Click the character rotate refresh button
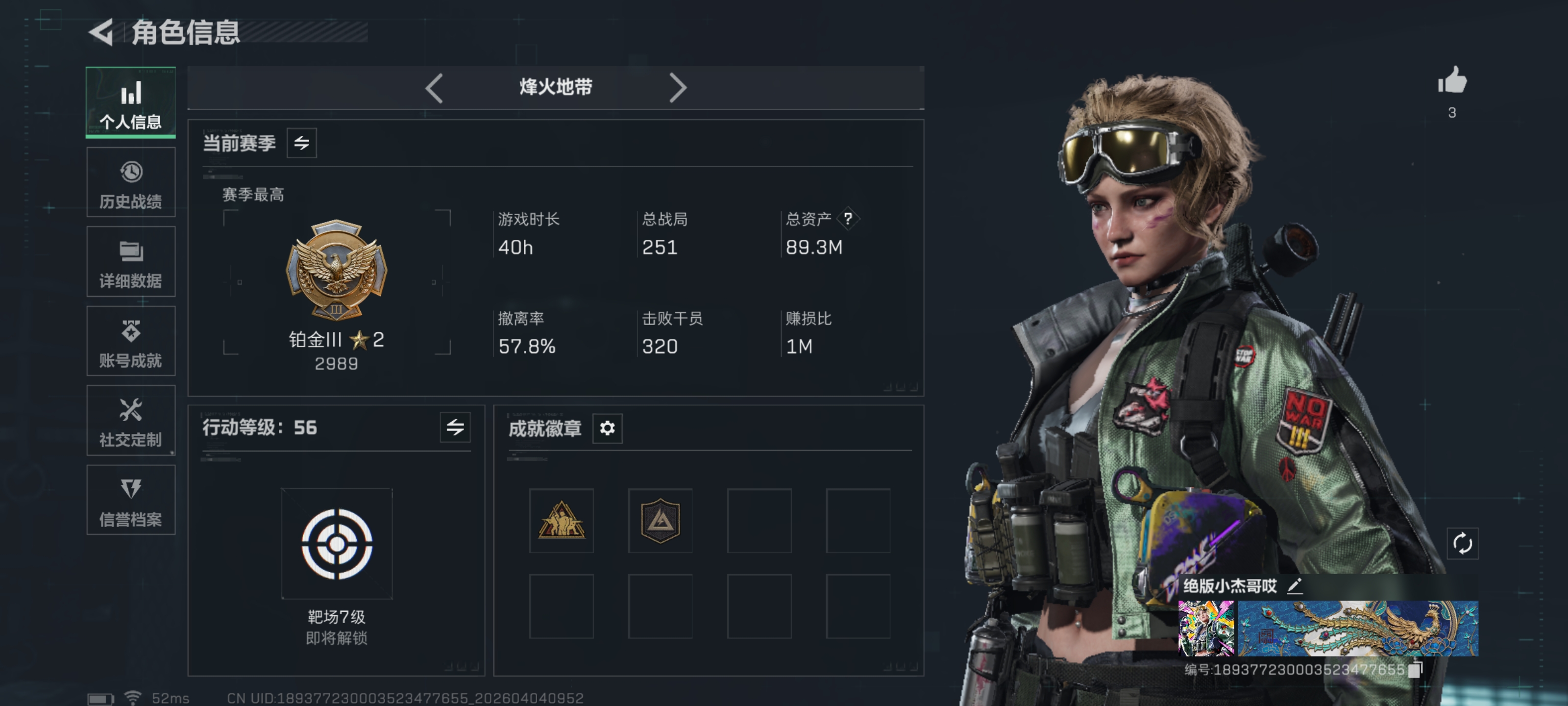This screenshot has width=1568, height=706. (1462, 543)
